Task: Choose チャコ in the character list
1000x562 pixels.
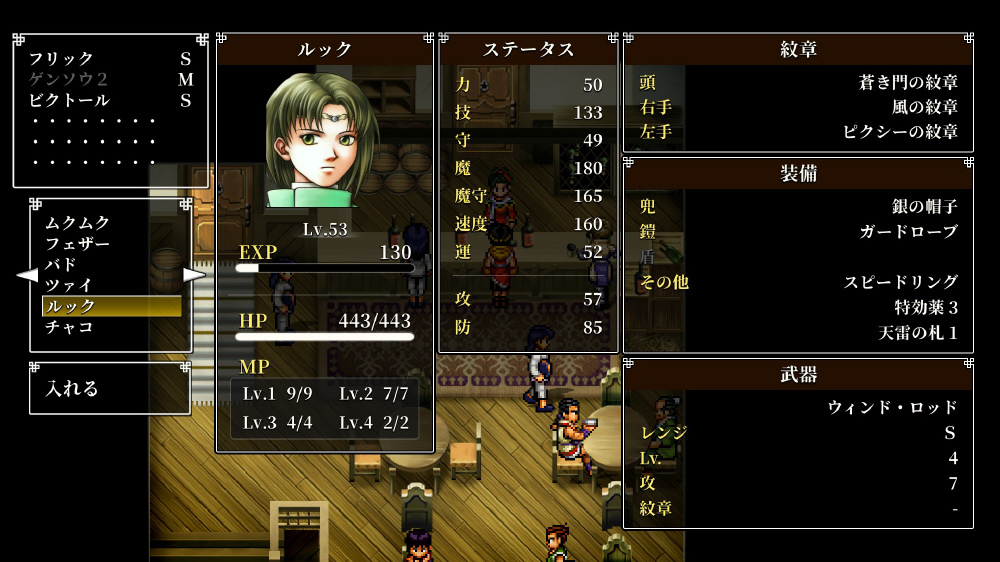Action: (68, 327)
